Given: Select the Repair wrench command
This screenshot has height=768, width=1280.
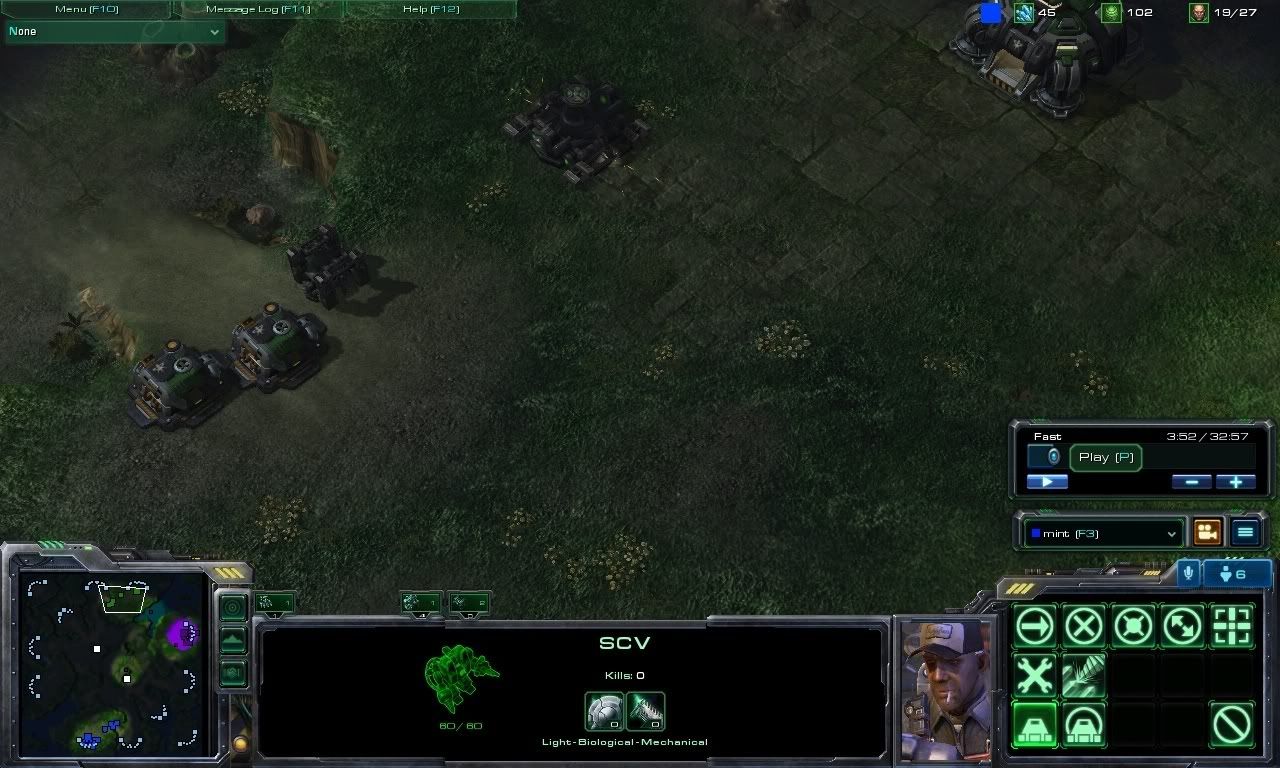Looking at the screenshot, I should [x=1035, y=676].
